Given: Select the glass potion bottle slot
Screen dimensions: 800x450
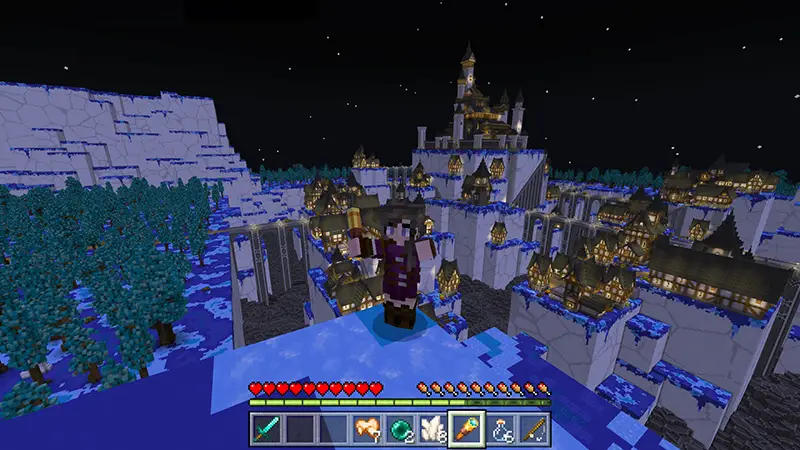Looking at the screenshot, I should point(502,429).
